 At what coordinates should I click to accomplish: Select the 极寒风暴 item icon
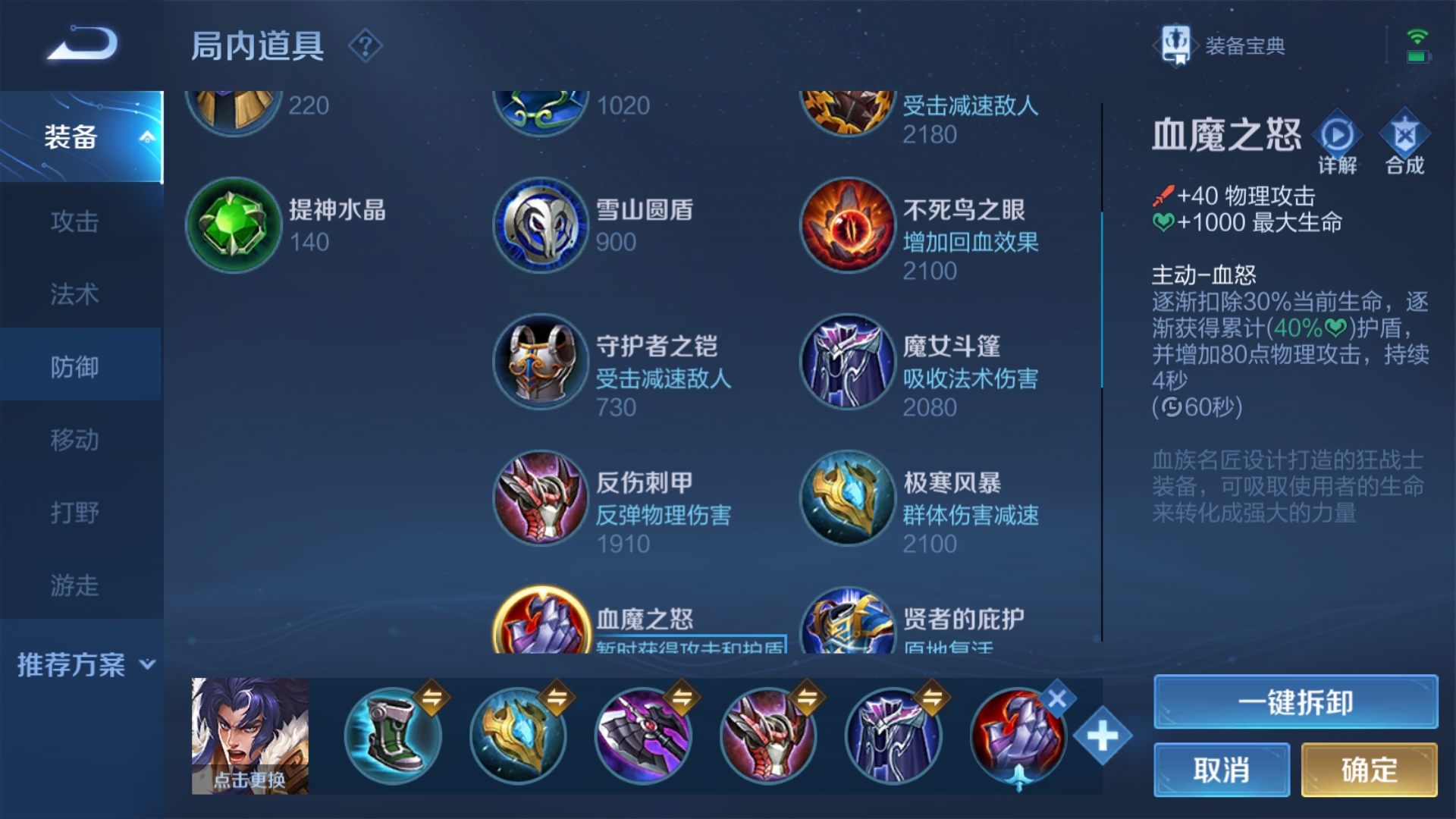click(847, 498)
